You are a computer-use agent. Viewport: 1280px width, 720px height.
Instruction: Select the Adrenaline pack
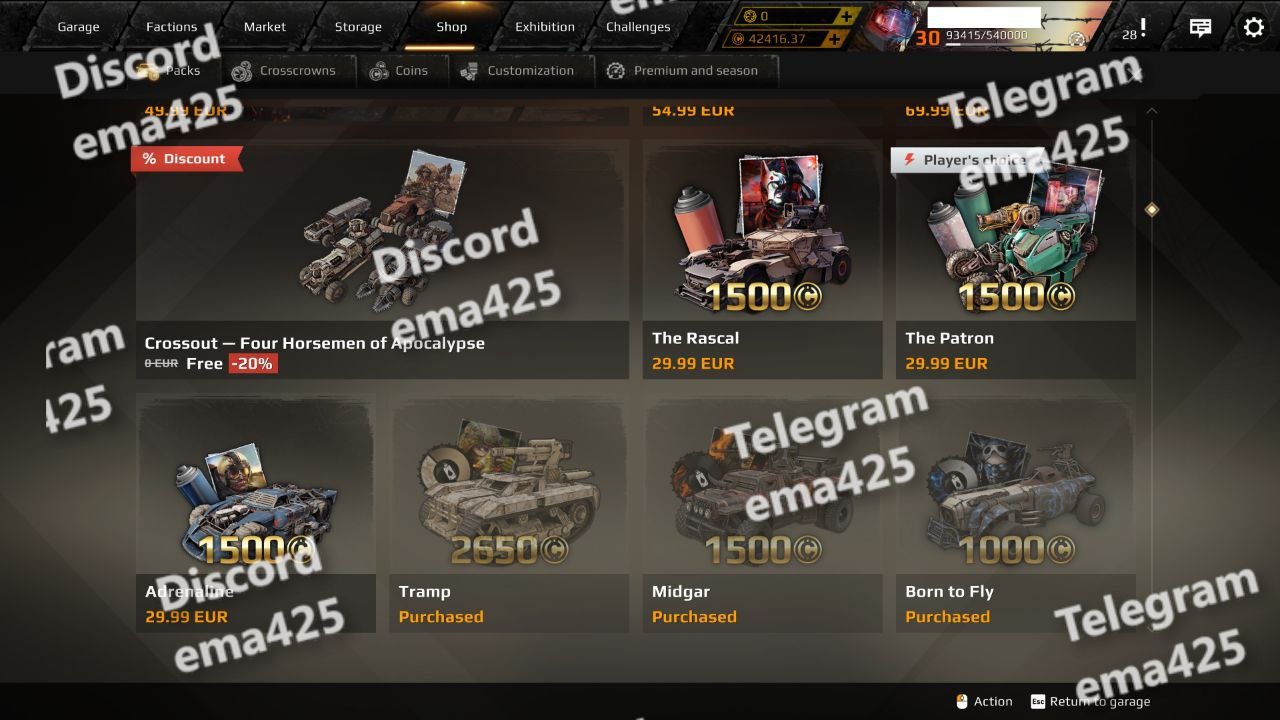point(256,512)
